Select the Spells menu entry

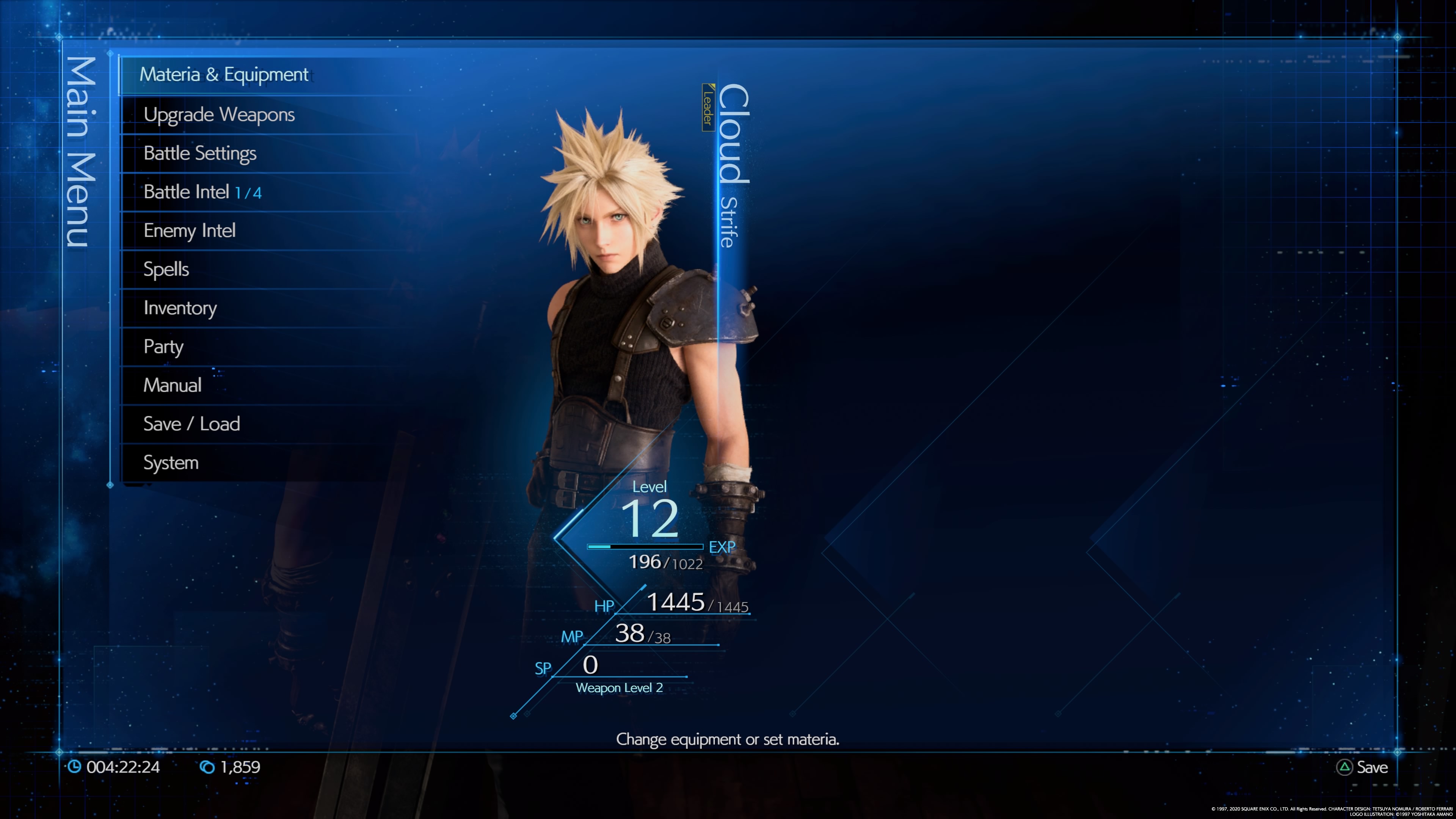pyautogui.click(x=166, y=270)
